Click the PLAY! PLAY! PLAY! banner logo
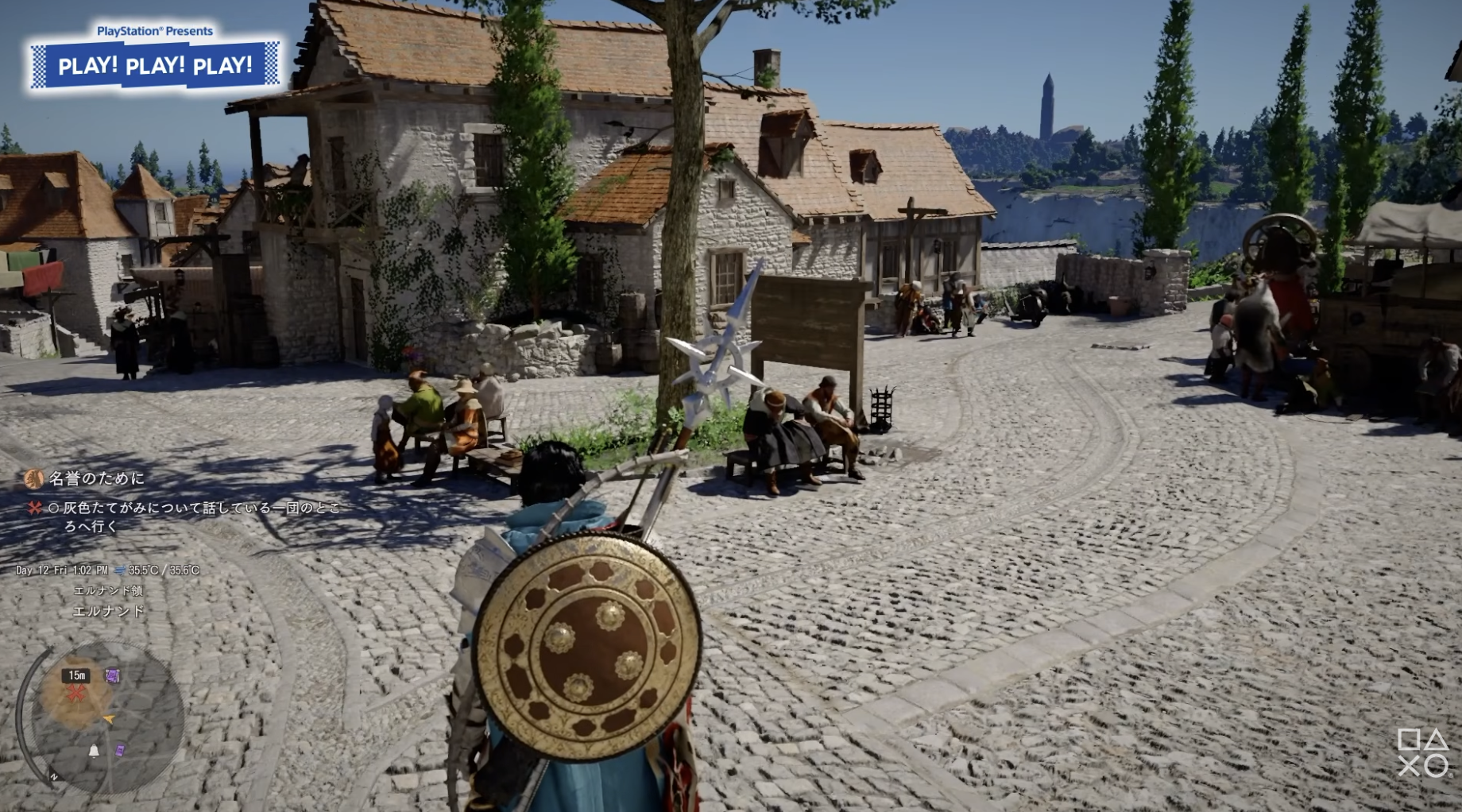The image size is (1462, 812). point(156,65)
